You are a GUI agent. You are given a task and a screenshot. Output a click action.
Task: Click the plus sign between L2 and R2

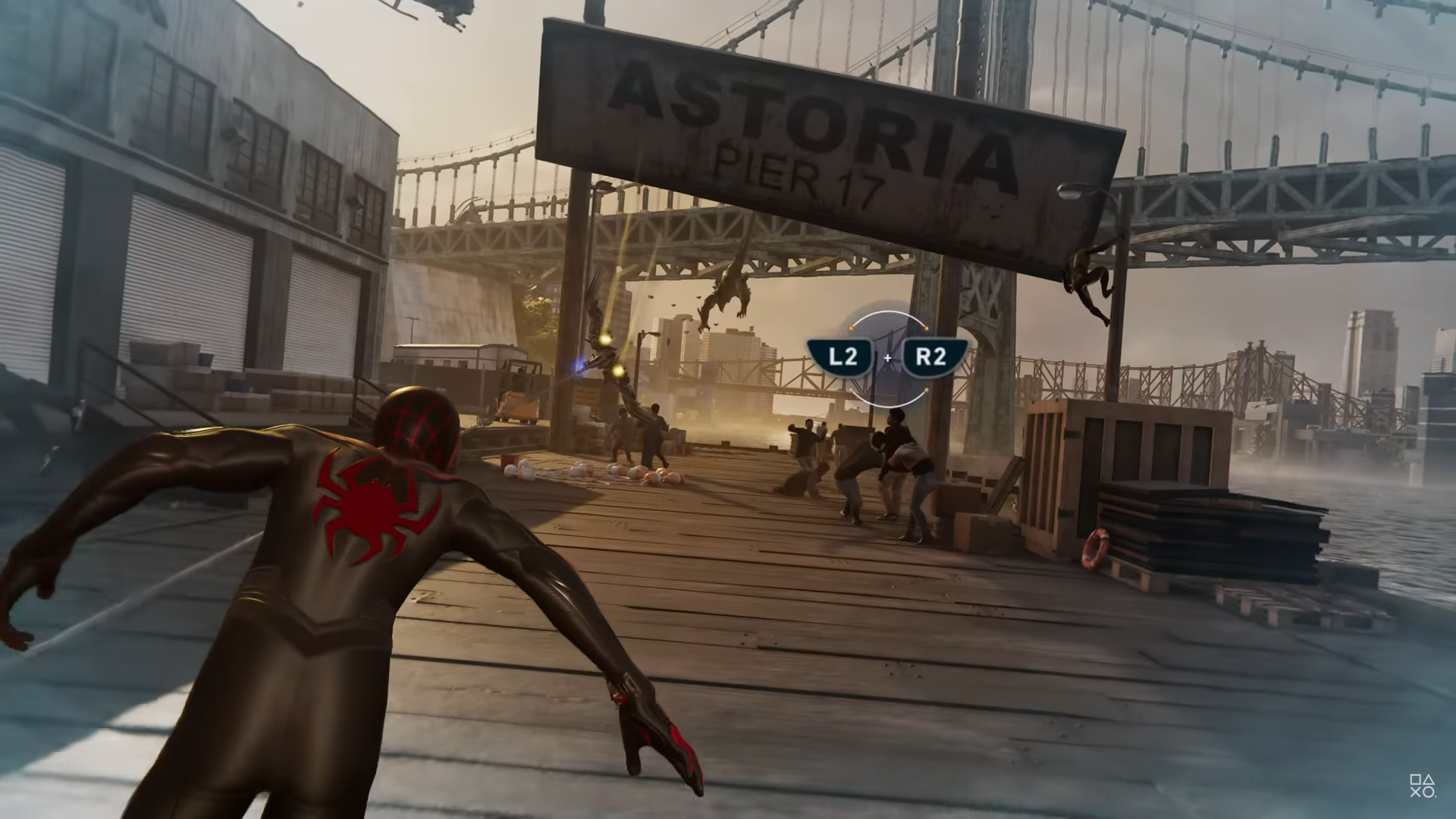click(x=887, y=358)
